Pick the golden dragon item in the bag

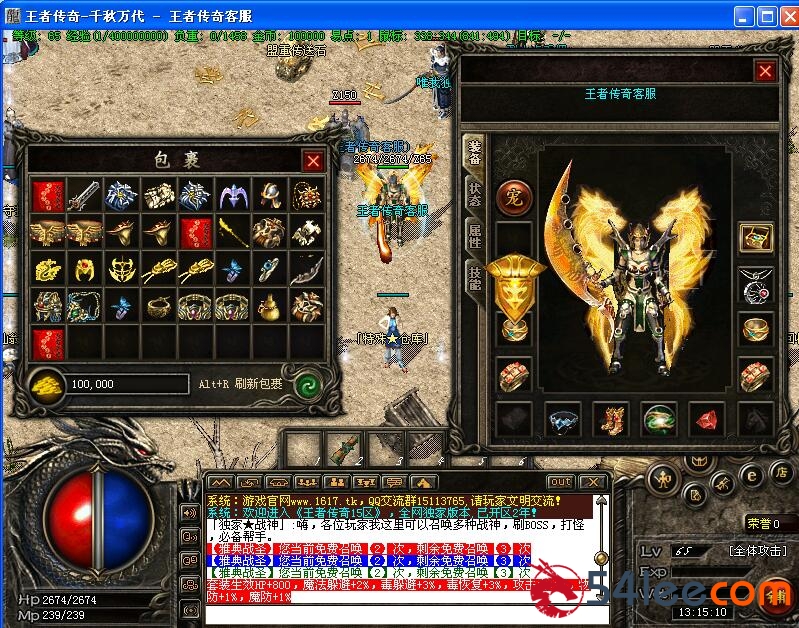[48, 268]
